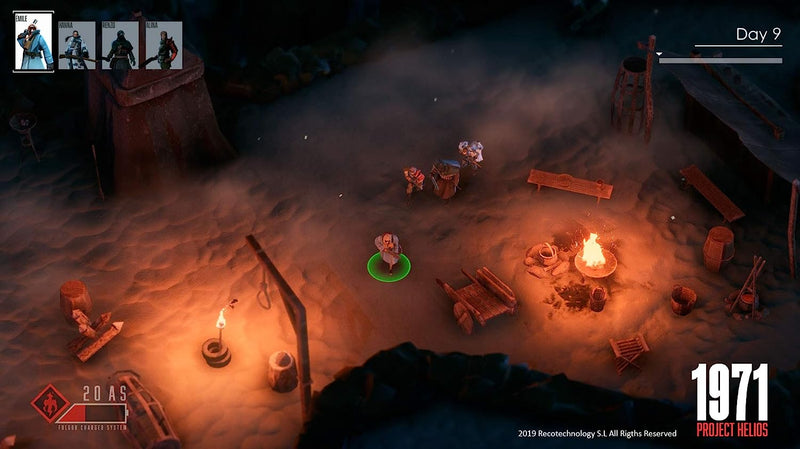Choose the dark hooded soldier portrait
The height and width of the screenshot is (449, 800).
pyautogui.click(x=120, y=45)
